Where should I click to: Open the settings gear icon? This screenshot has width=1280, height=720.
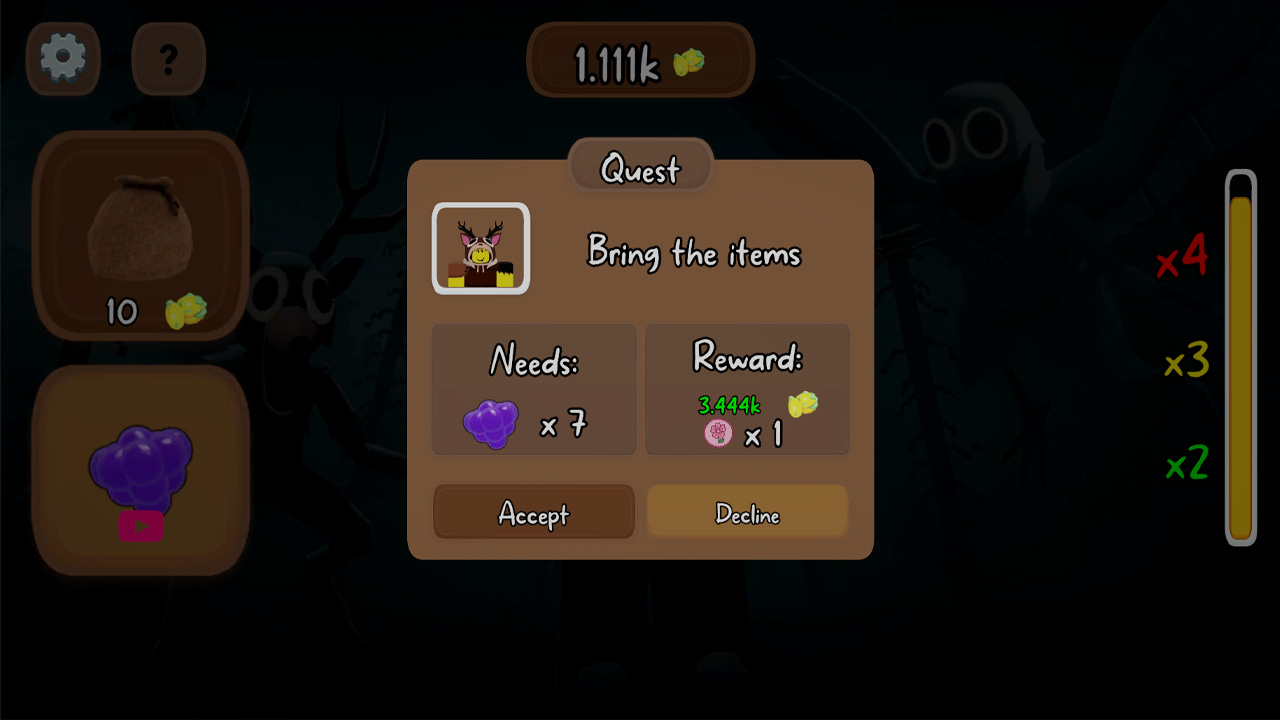pyautogui.click(x=62, y=58)
